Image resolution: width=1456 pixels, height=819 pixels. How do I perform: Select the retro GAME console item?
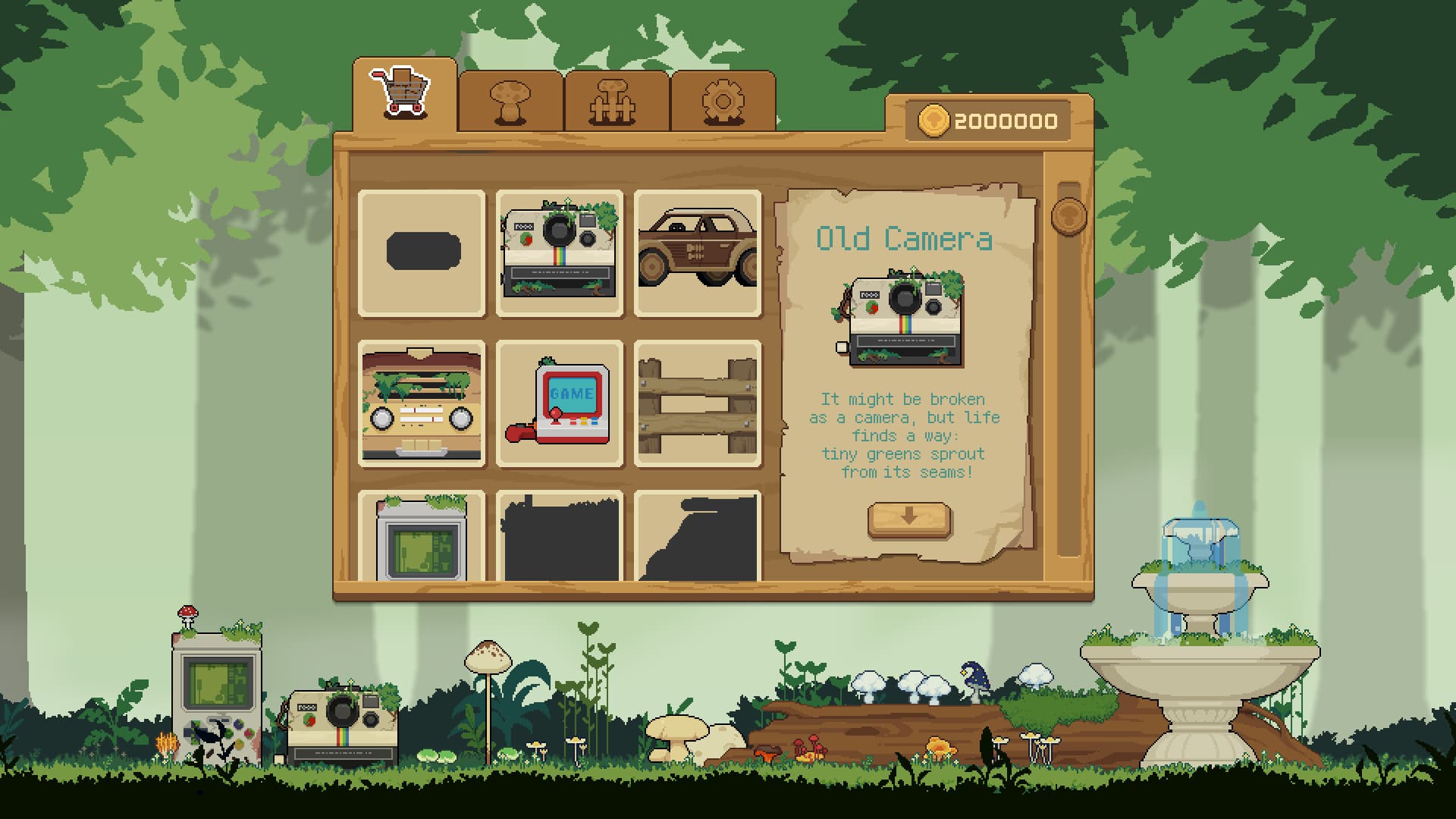pyautogui.click(x=560, y=404)
